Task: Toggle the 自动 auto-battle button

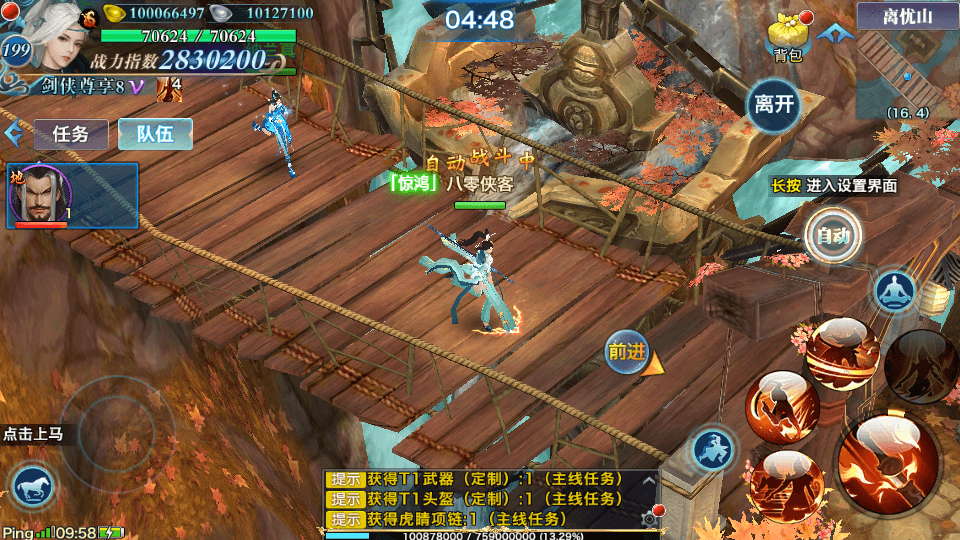Action: pyautogui.click(x=833, y=236)
